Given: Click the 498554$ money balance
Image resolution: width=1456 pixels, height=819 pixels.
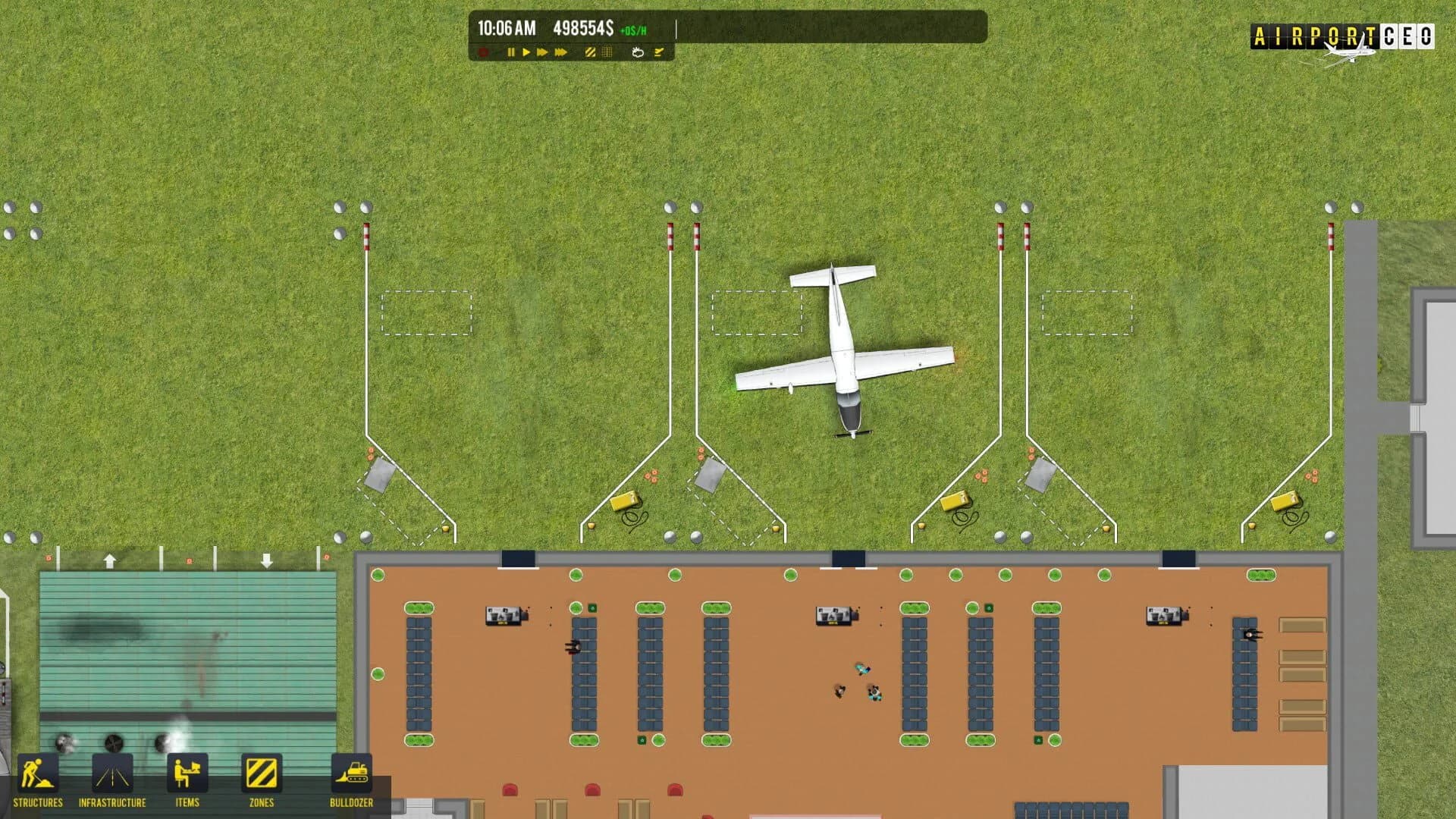Looking at the screenshot, I should pos(582,29).
